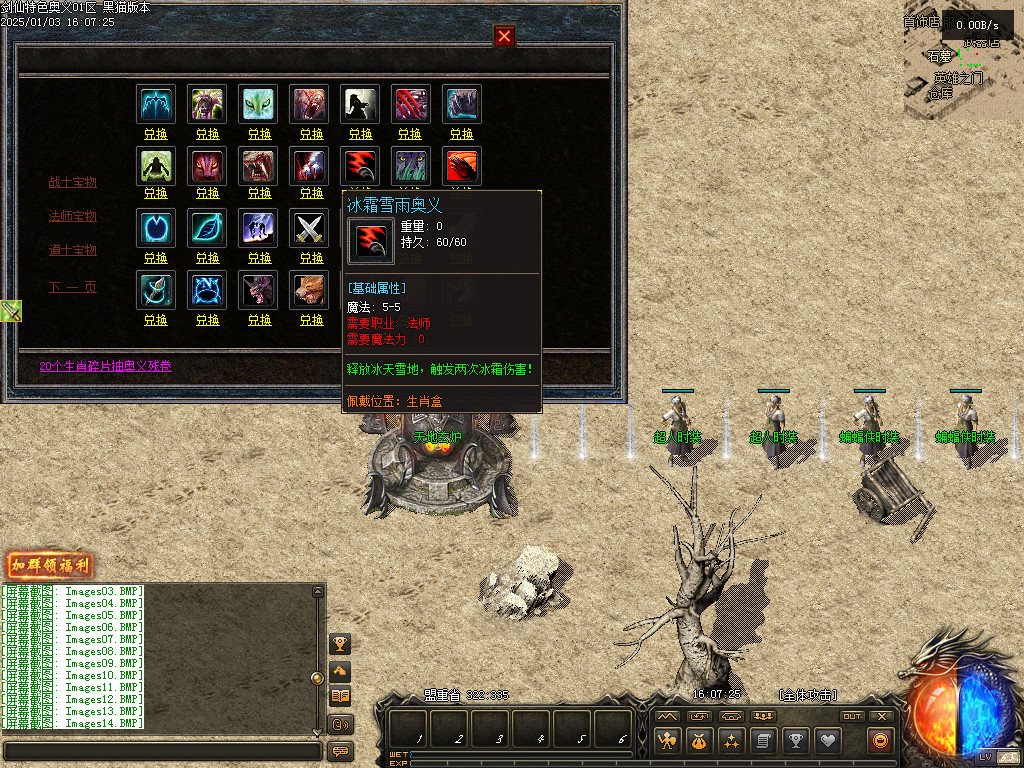Close the exchange panel with red X

(504, 36)
